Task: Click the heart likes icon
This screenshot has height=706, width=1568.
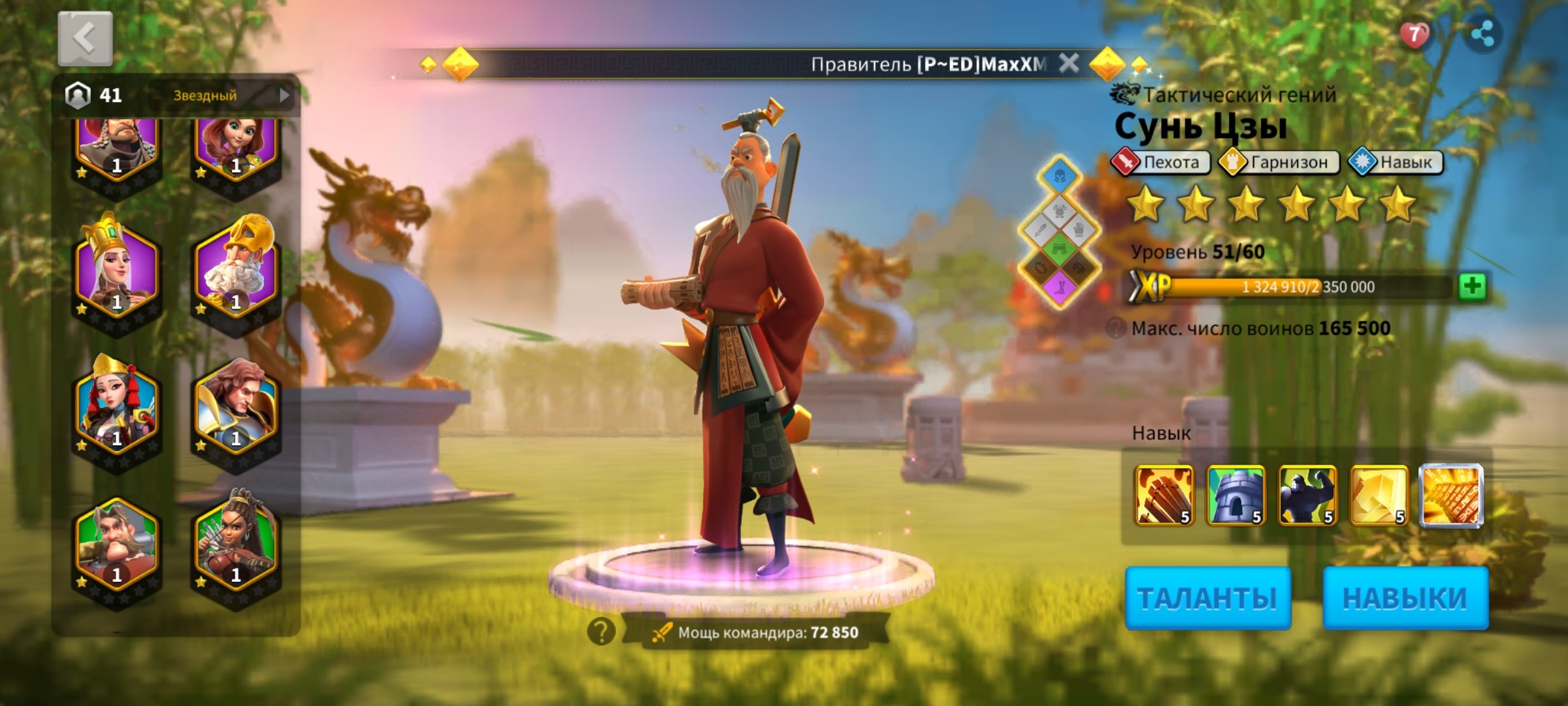Action: [1414, 34]
